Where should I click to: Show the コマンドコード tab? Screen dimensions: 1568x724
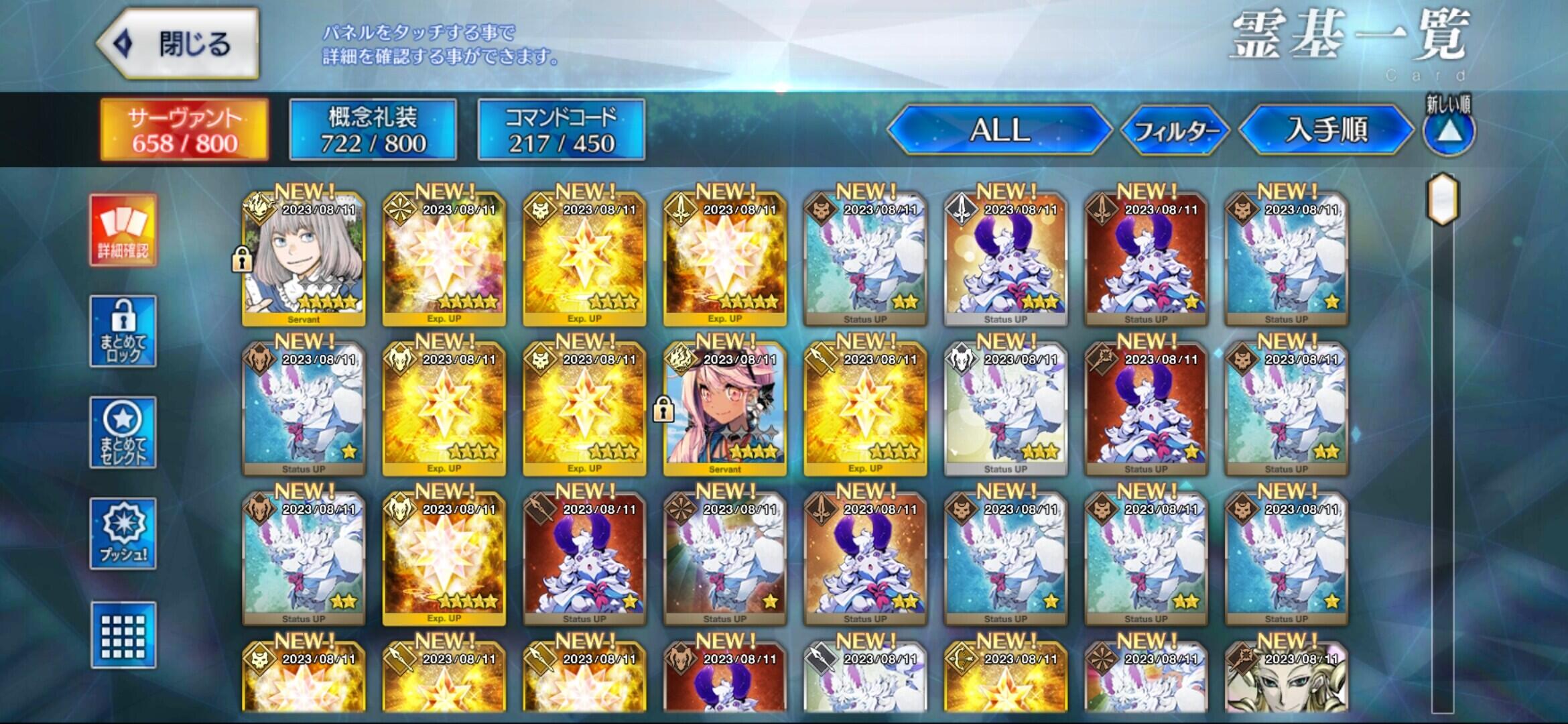[x=561, y=130]
